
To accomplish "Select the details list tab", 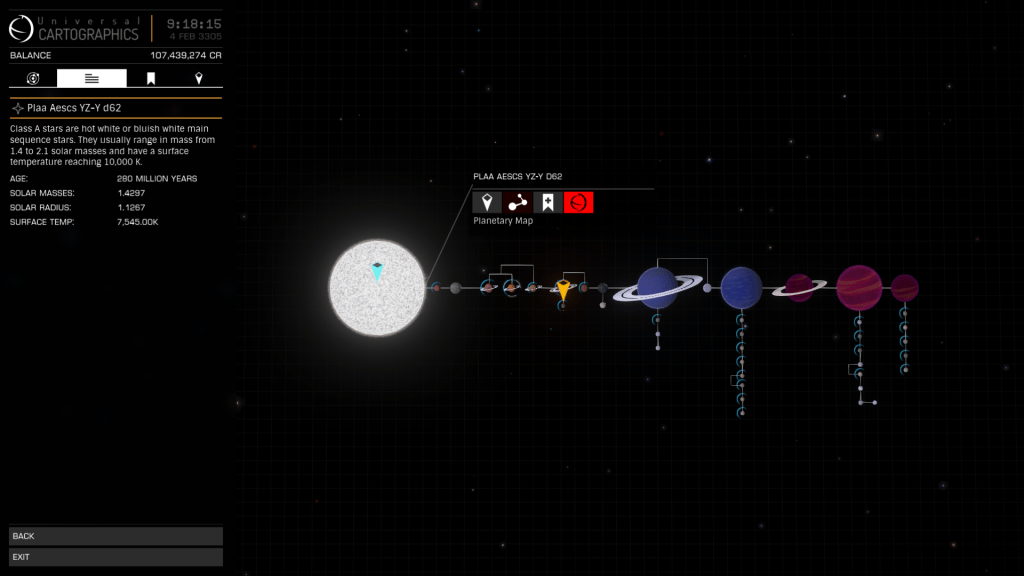I will [92, 78].
